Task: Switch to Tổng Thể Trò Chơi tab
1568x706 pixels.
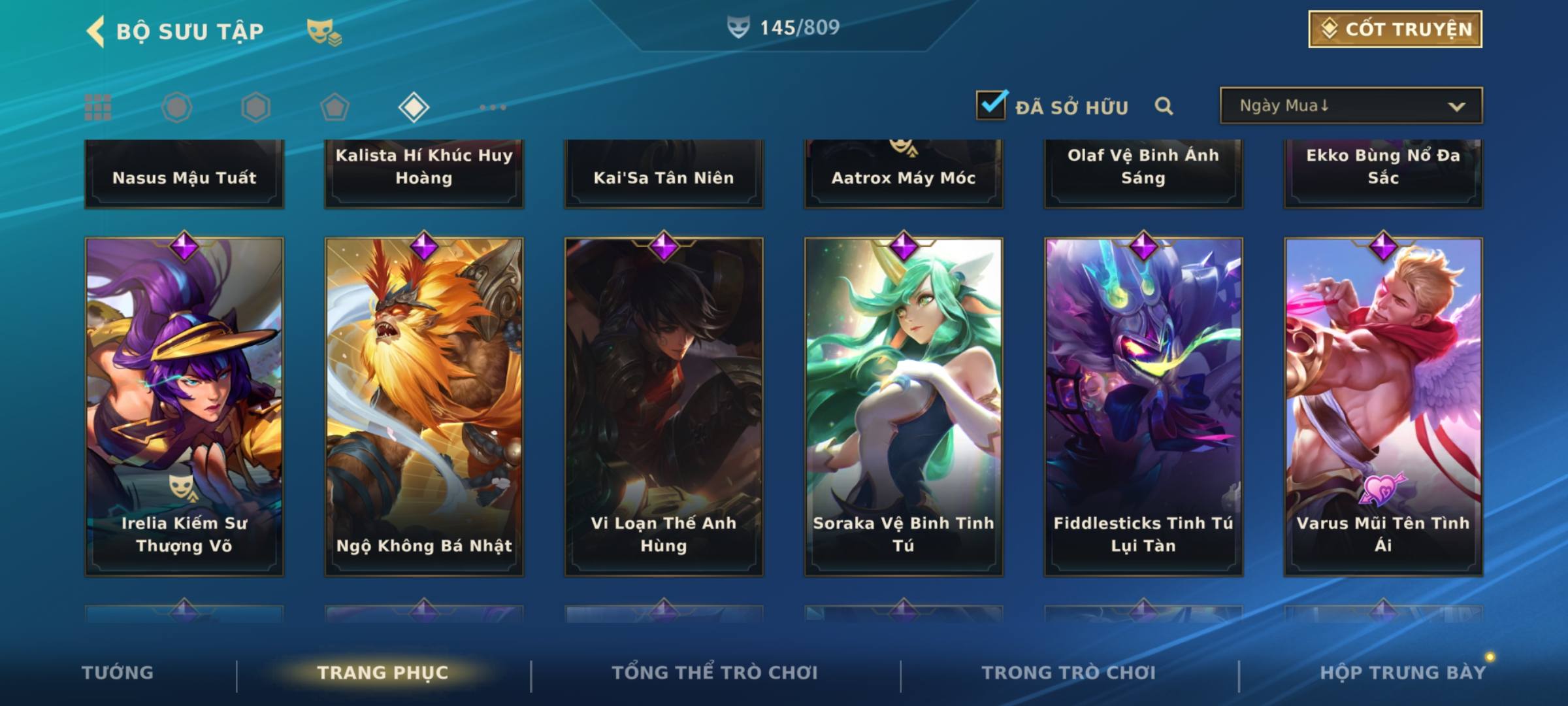Action: (x=715, y=673)
